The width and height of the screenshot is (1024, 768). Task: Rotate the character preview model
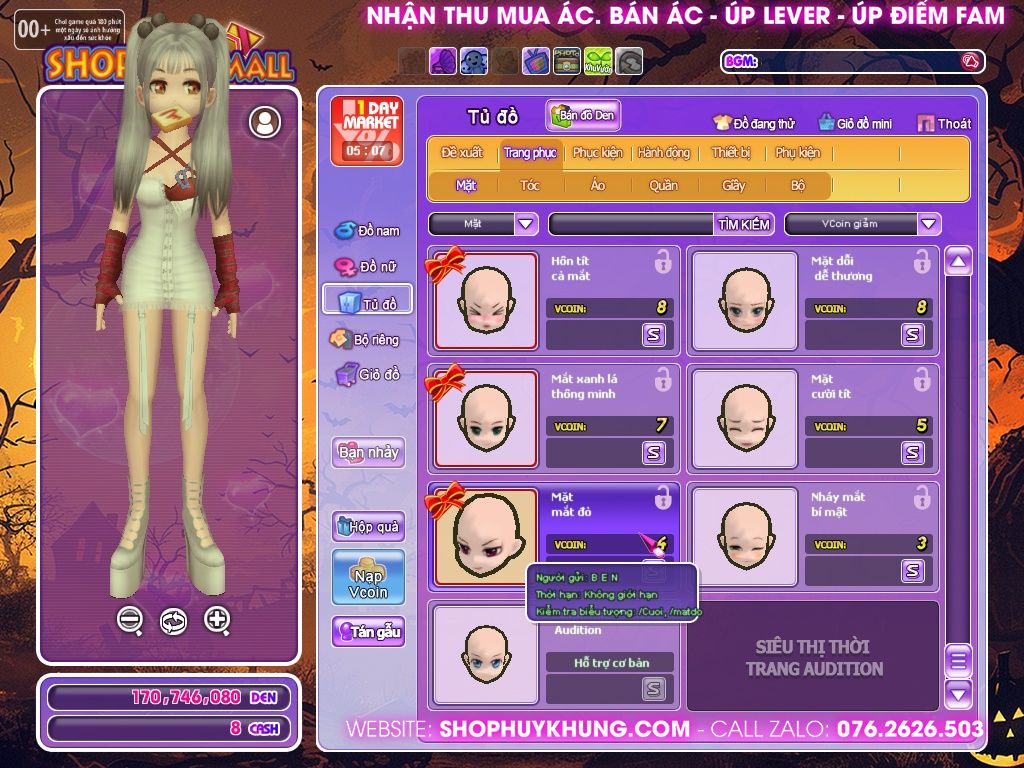click(x=173, y=621)
